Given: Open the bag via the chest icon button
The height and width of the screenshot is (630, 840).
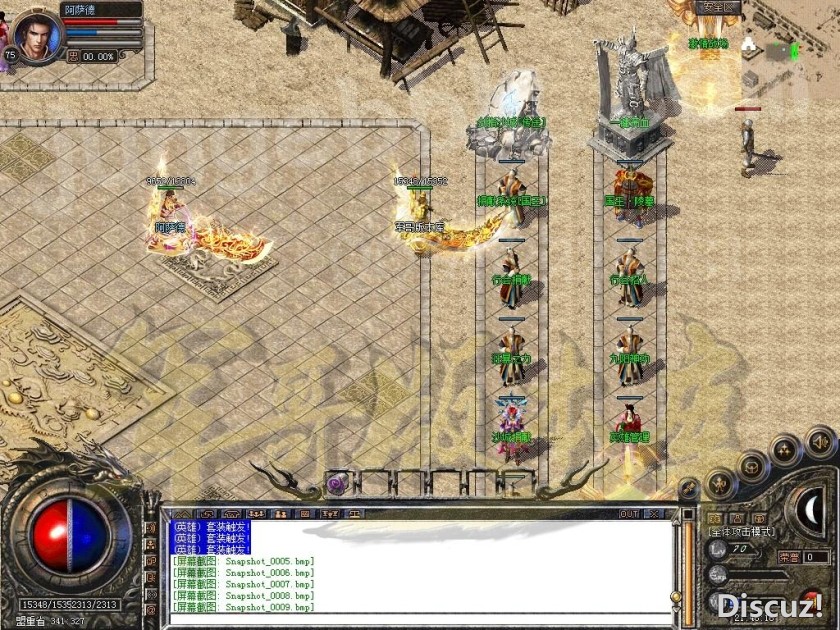Looking at the screenshot, I should coord(752,466).
